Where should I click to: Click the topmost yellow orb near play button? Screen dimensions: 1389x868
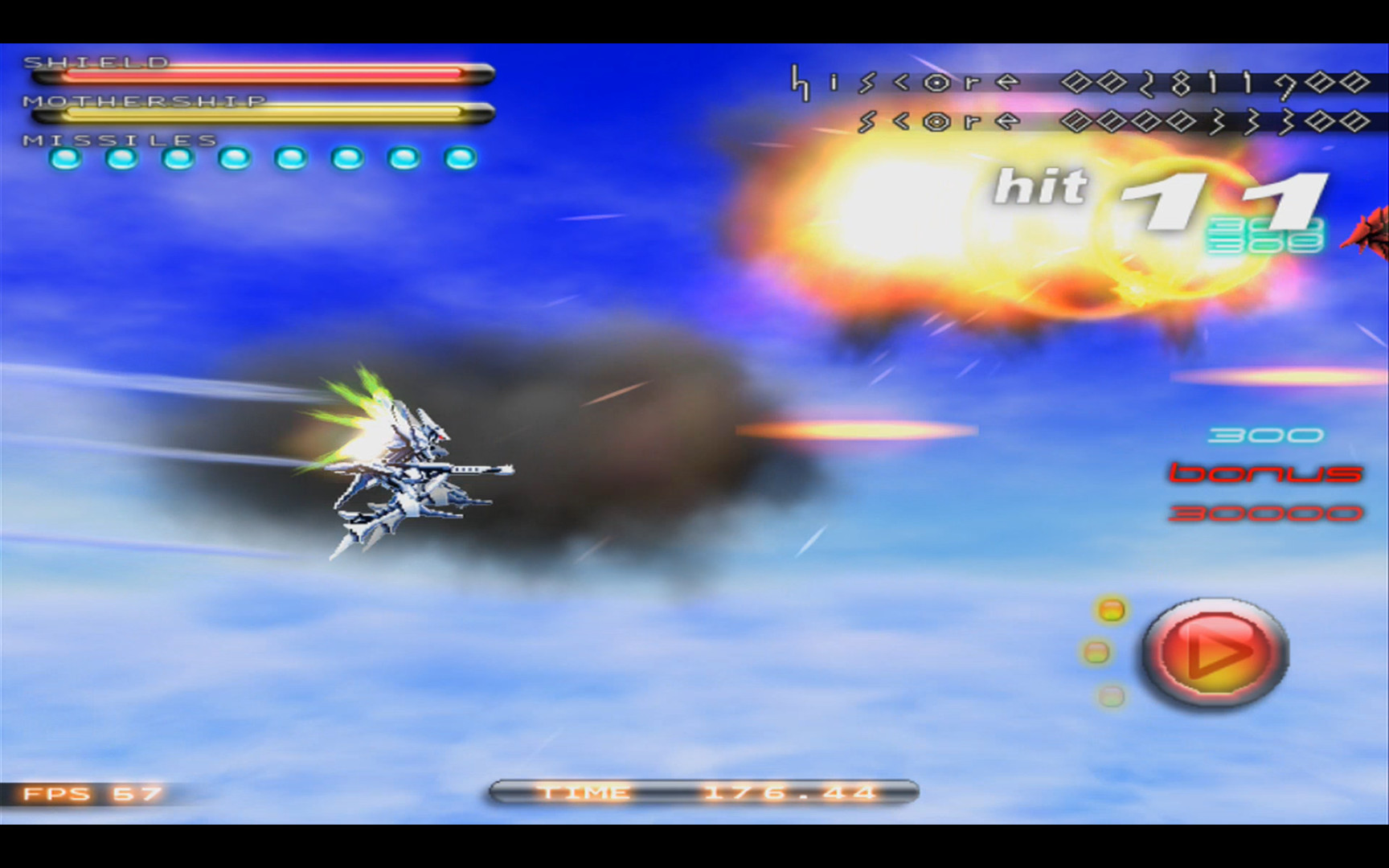tap(1110, 611)
